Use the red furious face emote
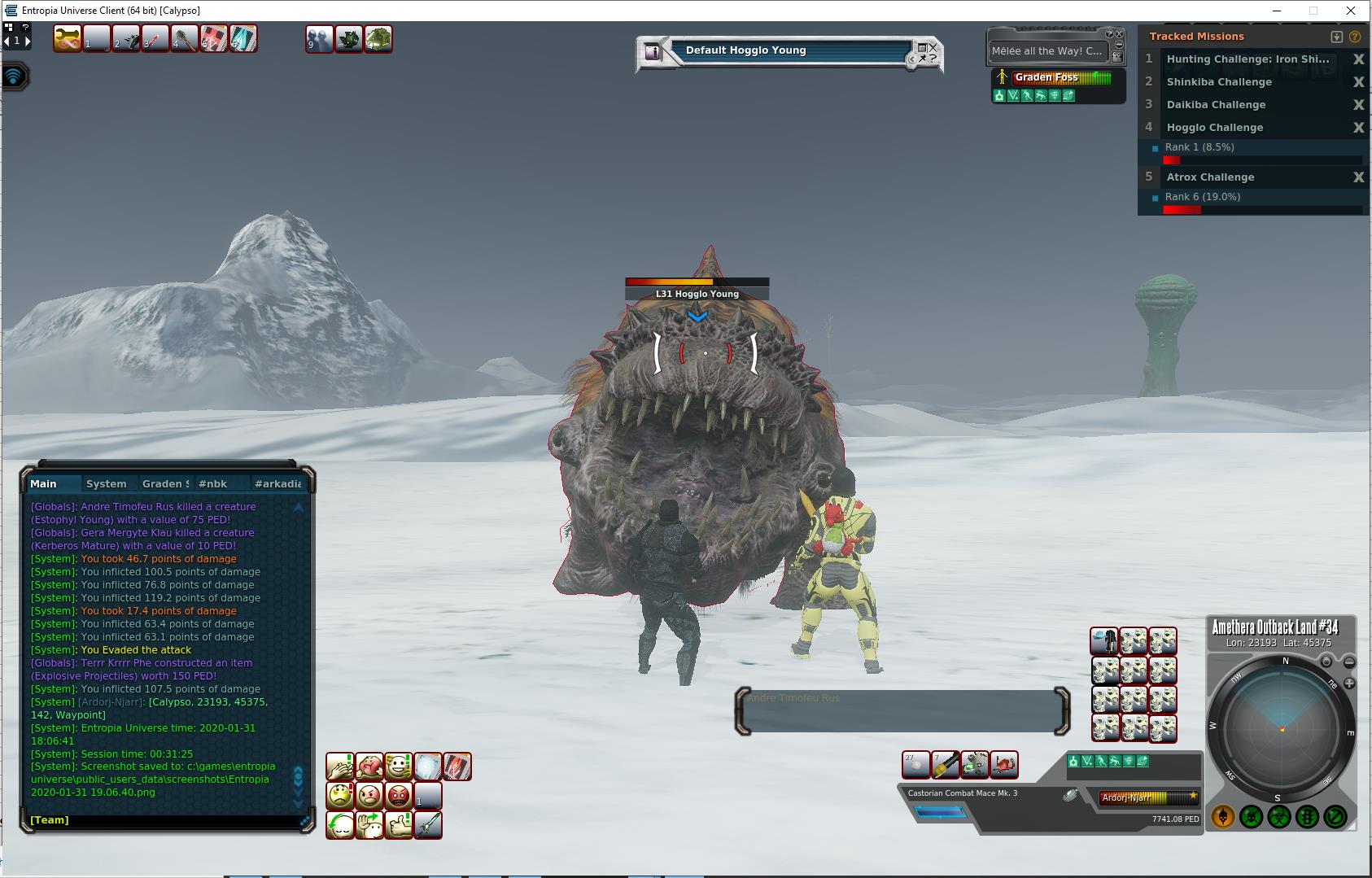Image resolution: width=1372 pixels, height=878 pixels. pyautogui.click(x=399, y=795)
